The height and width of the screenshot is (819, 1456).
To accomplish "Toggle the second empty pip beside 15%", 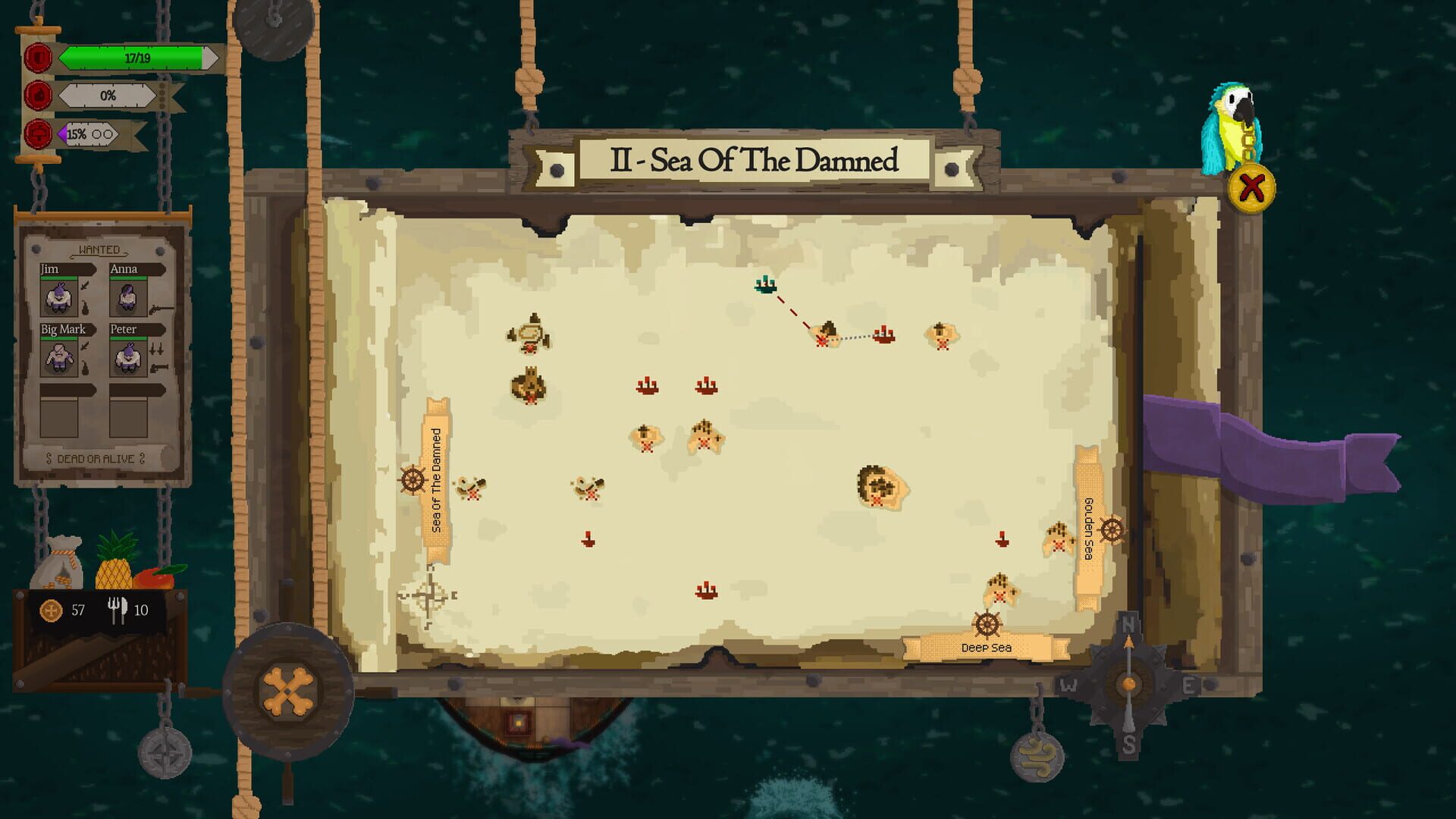I will click(108, 134).
